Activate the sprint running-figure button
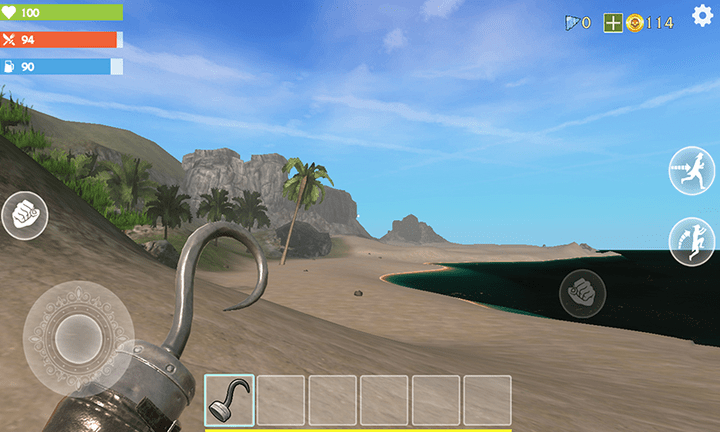This screenshot has width=720, height=432. pyautogui.click(x=692, y=170)
